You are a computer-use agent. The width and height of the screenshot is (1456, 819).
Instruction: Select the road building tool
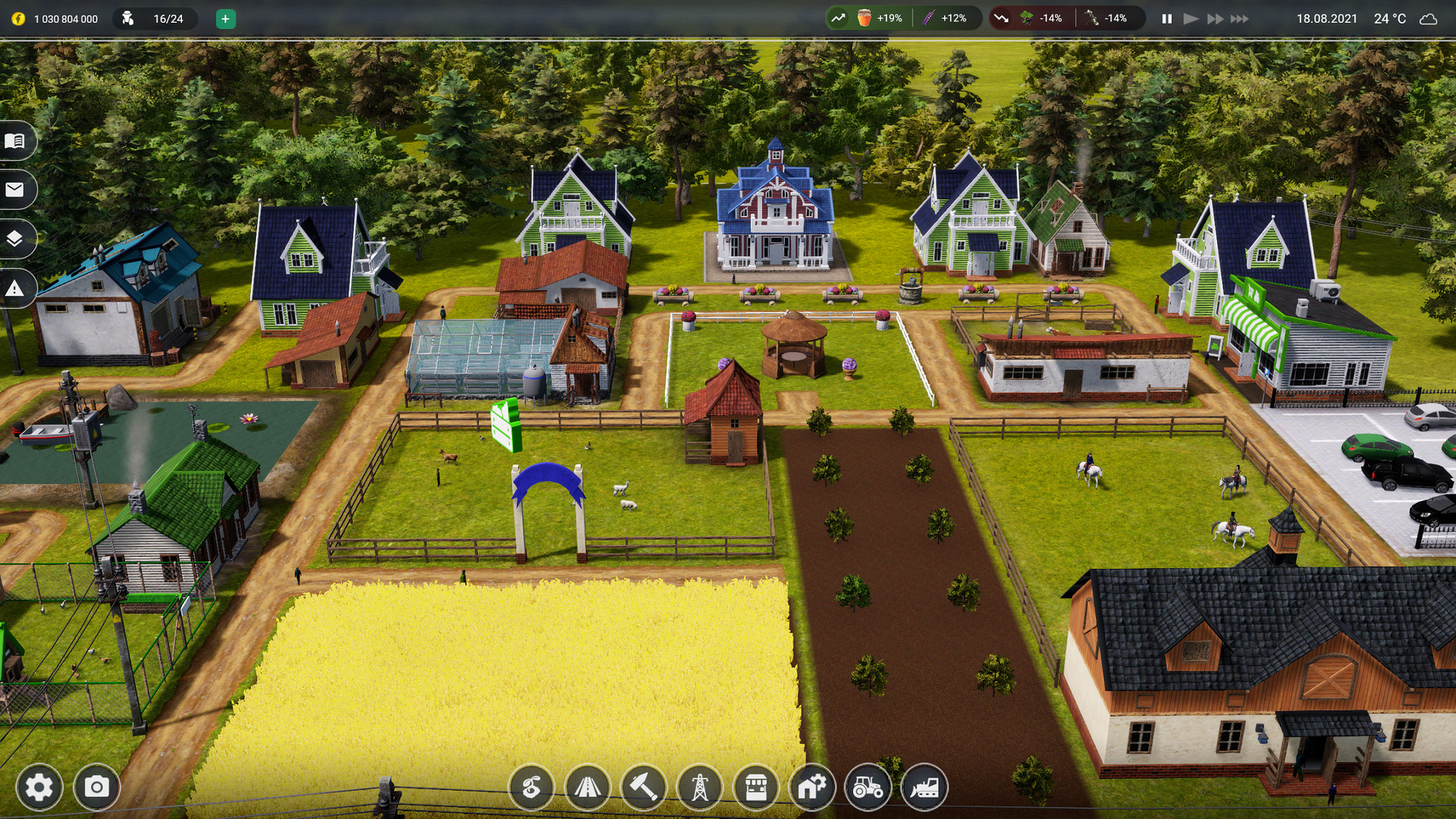(588, 788)
